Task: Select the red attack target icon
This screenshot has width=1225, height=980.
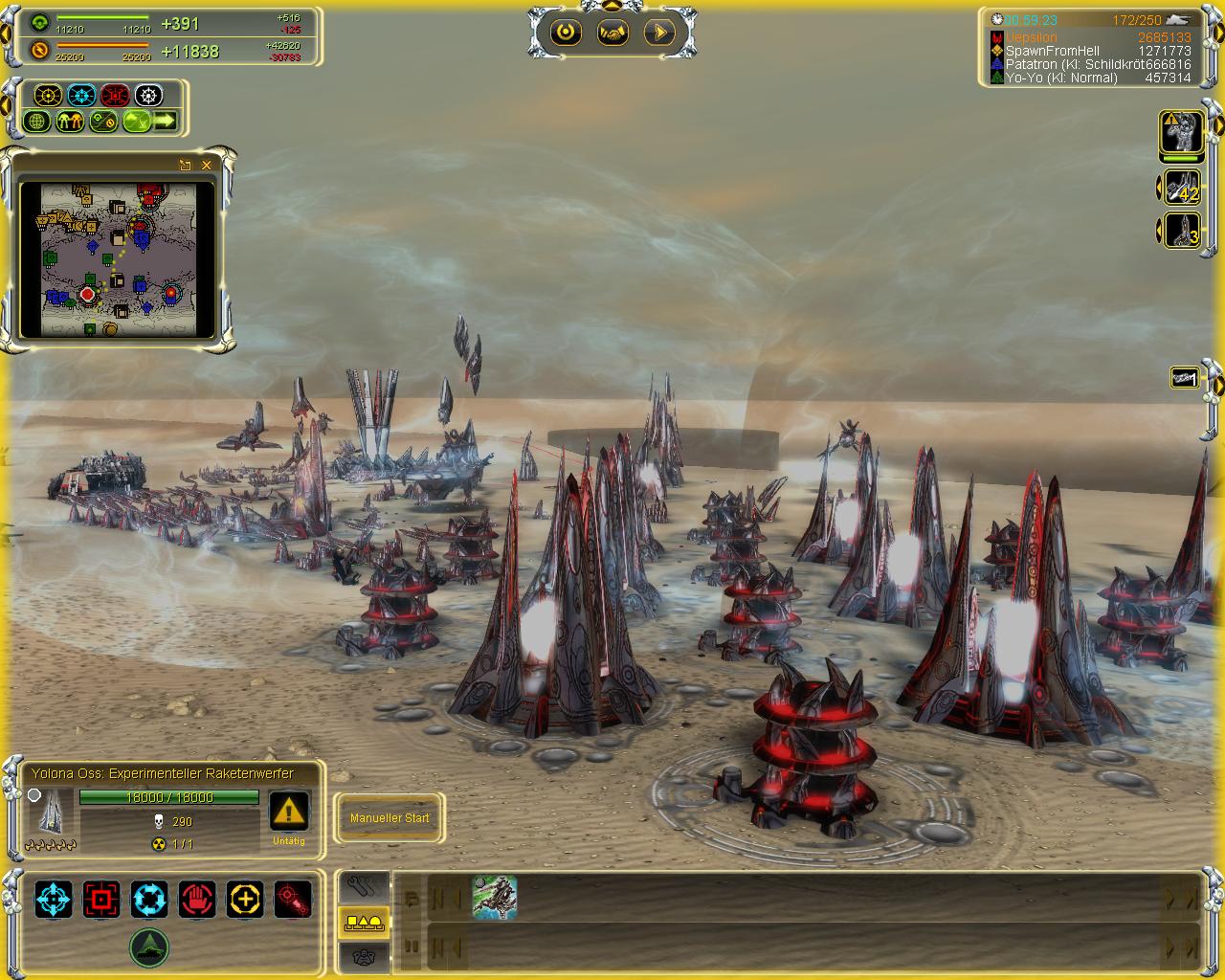Action: [x=101, y=900]
